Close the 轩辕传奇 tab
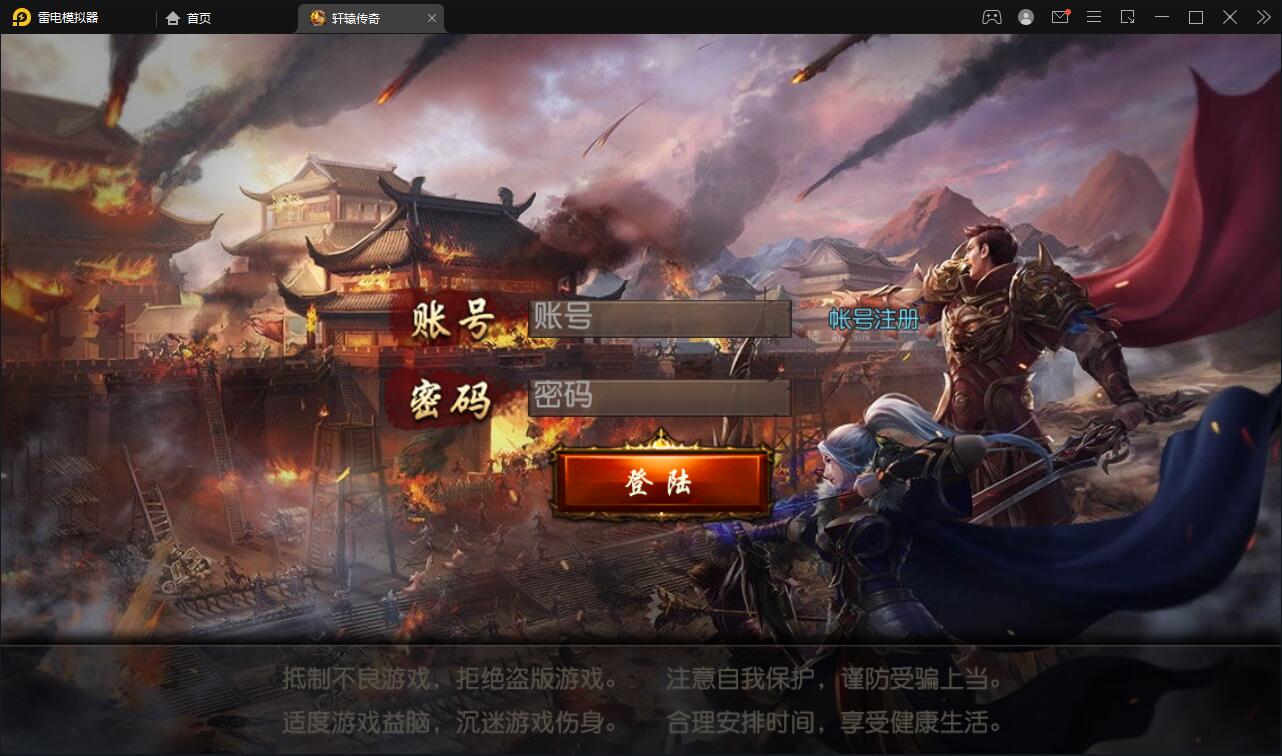This screenshot has height=756, width=1282. tap(432, 17)
